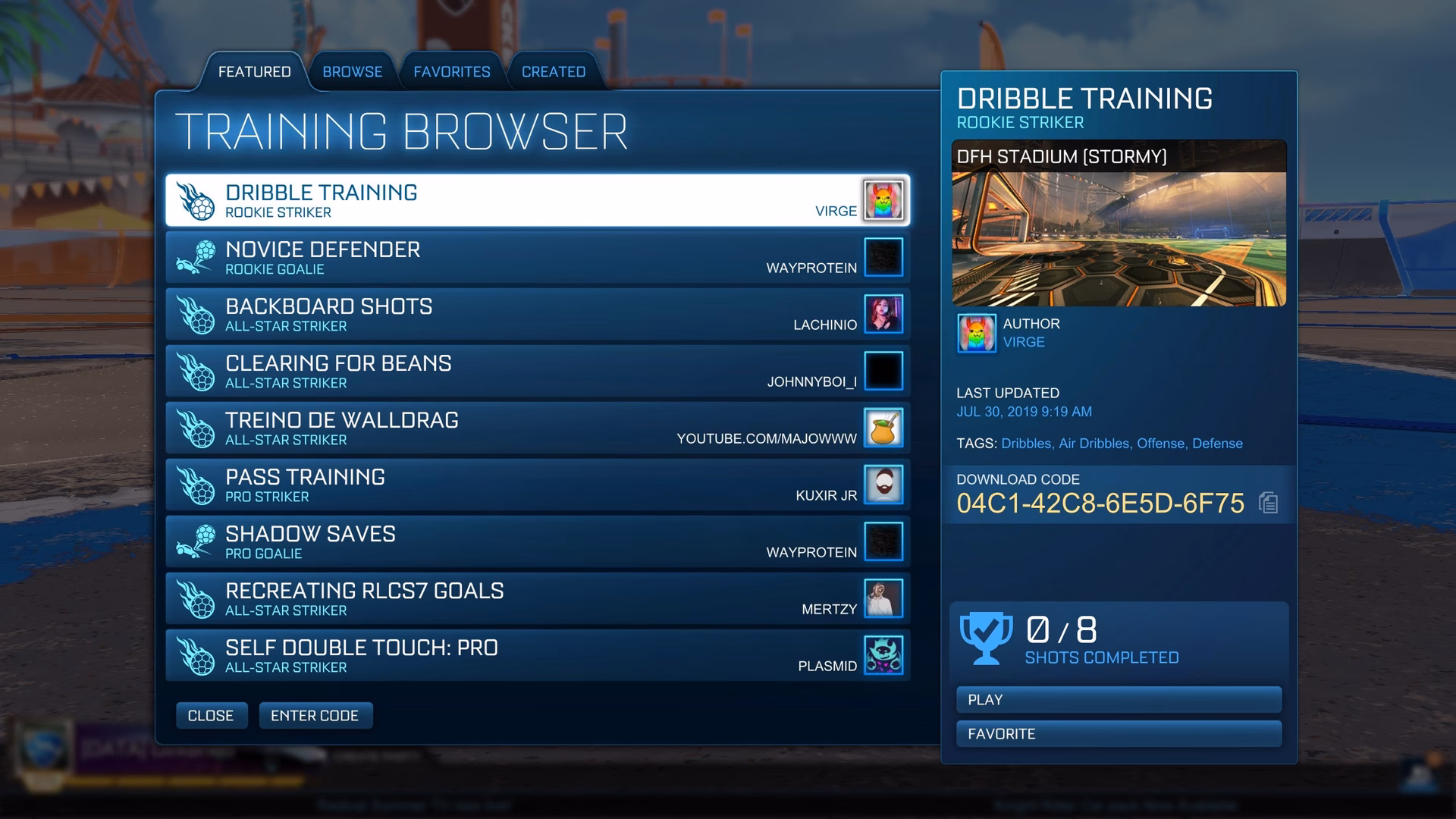The width and height of the screenshot is (1456, 819).
Task: Close the Training Browser
Action: pos(212,715)
